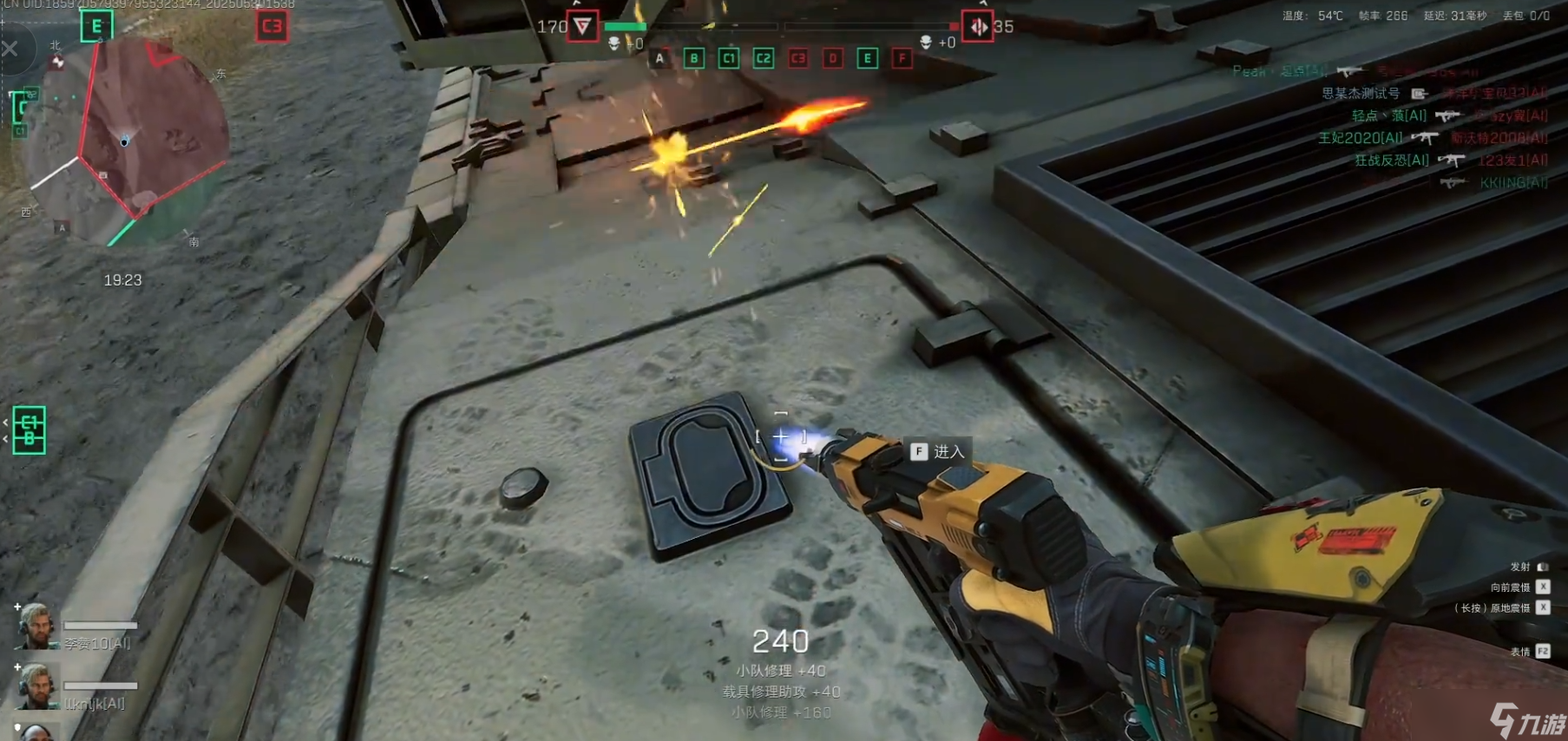Click the stacked C1/B waypoint indicator

pyautogui.click(x=30, y=430)
